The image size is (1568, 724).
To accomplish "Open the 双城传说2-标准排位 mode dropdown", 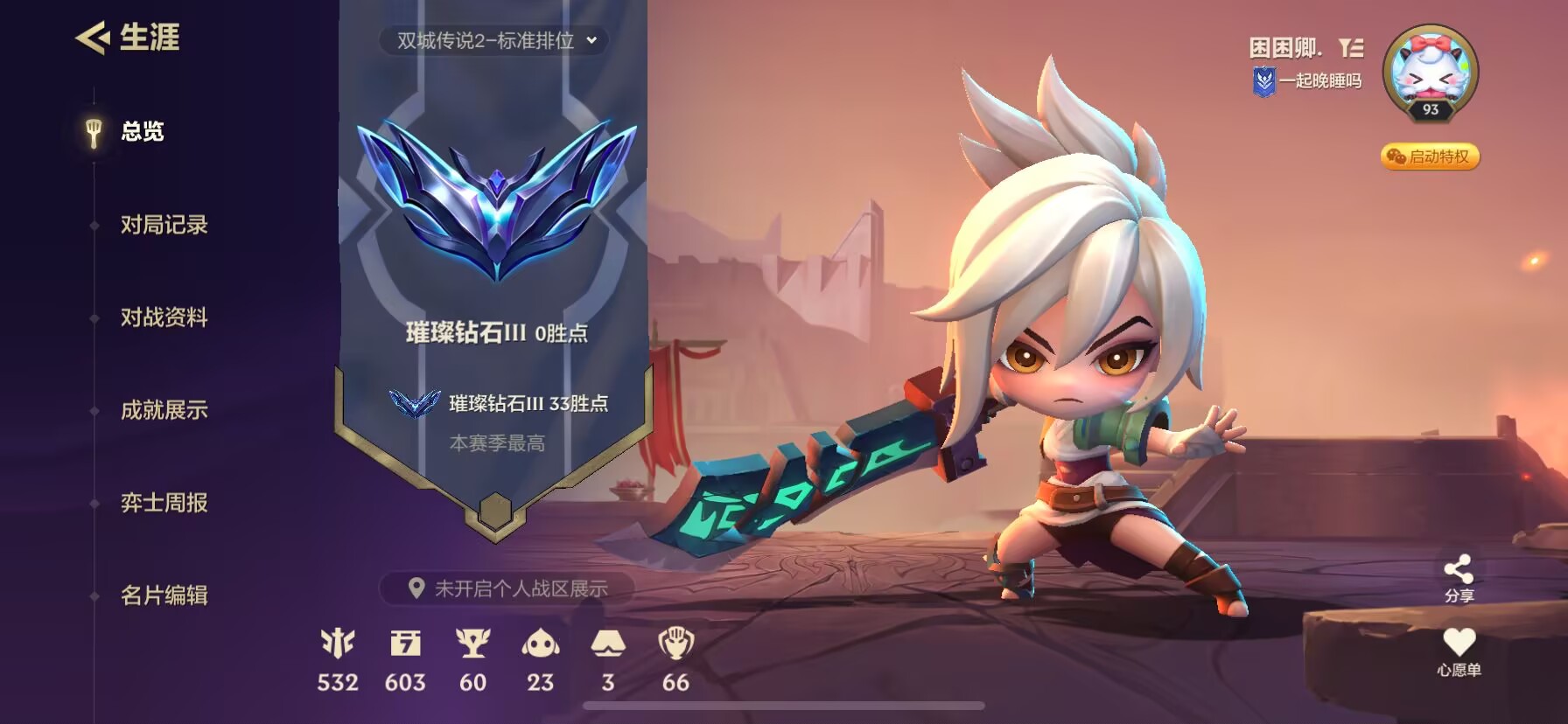I will click(494, 40).
